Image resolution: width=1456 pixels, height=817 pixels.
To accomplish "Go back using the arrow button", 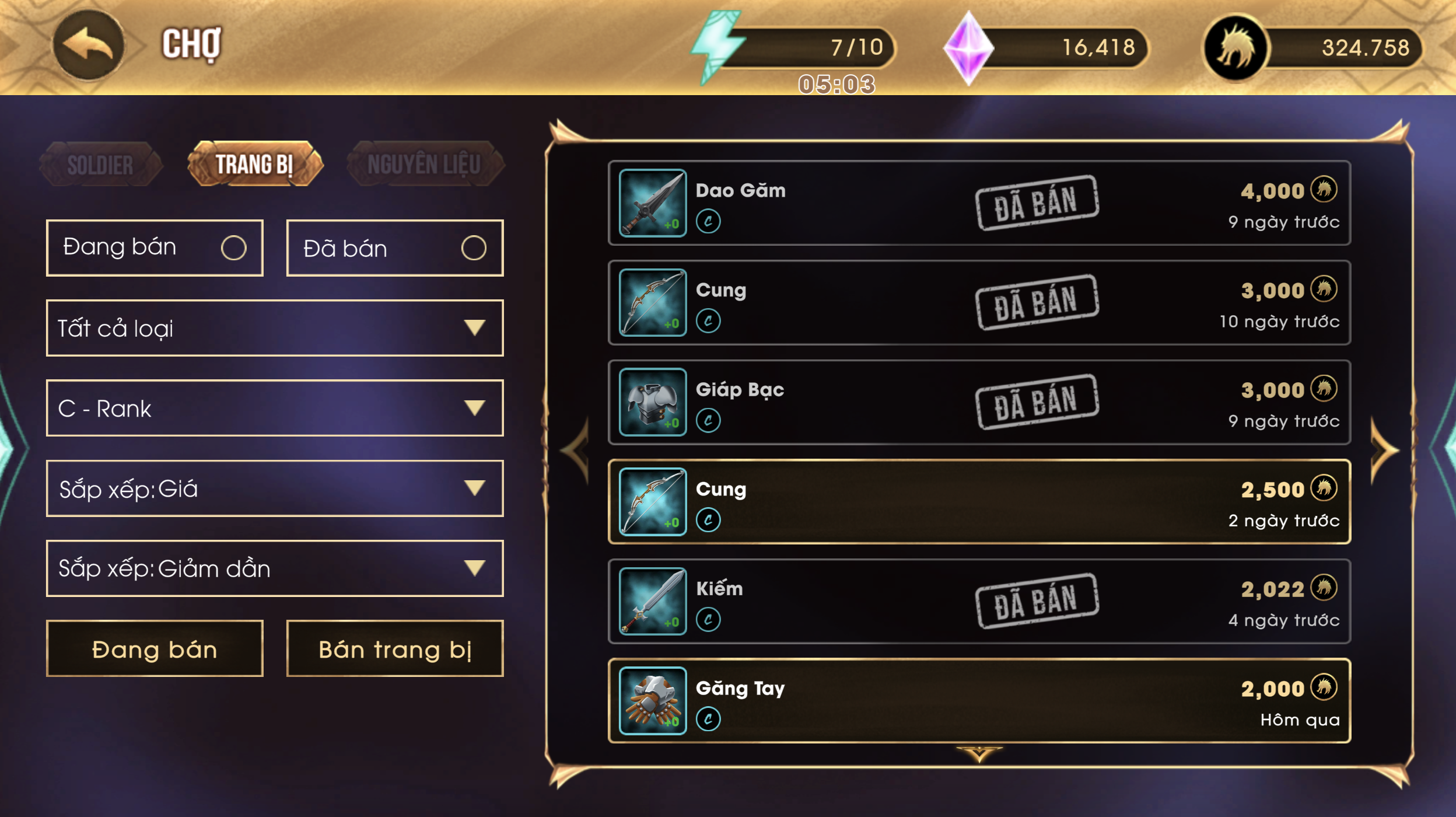I will pos(88,45).
